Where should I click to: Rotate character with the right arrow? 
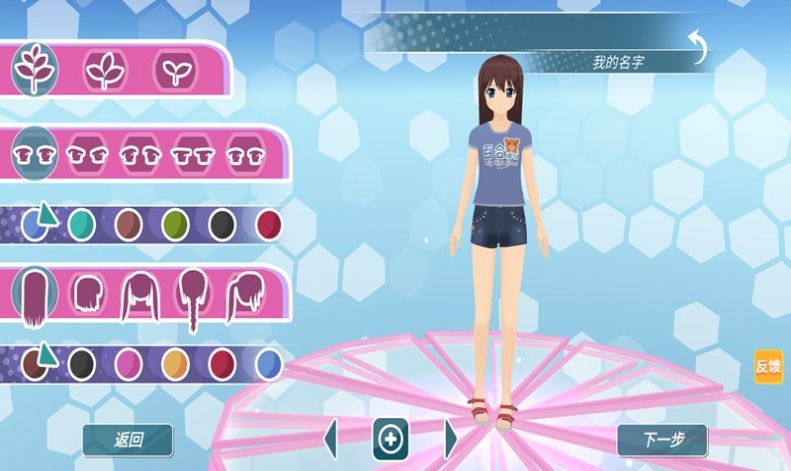450,439
